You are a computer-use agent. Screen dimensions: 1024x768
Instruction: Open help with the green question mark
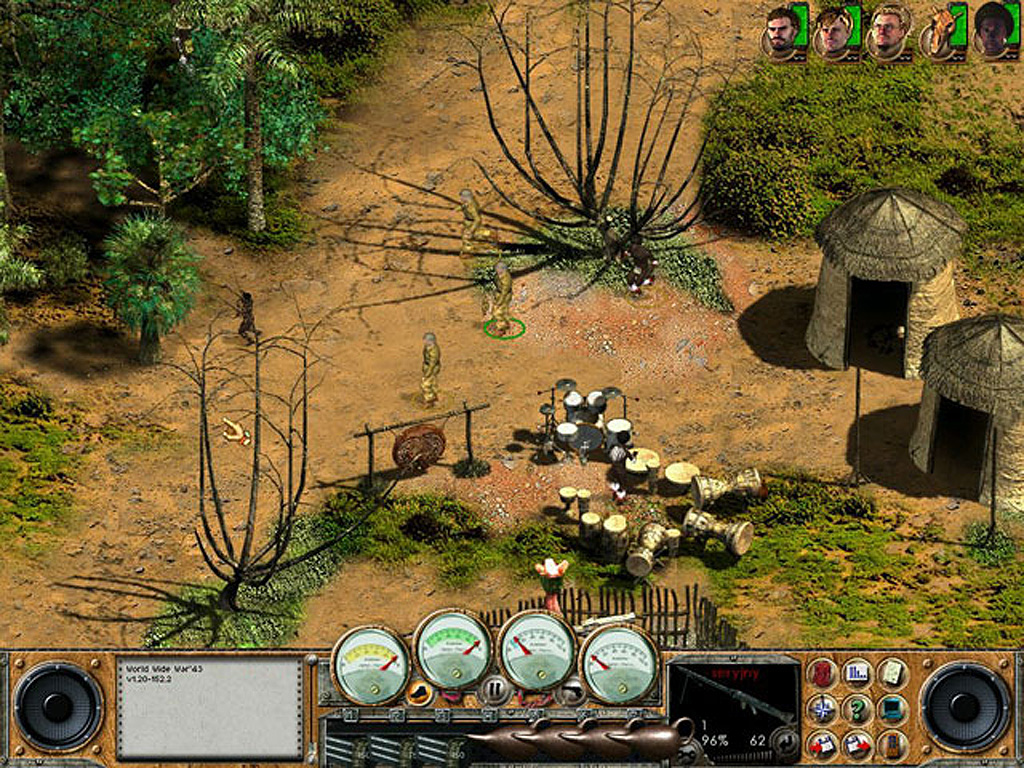[x=857, y=709]
